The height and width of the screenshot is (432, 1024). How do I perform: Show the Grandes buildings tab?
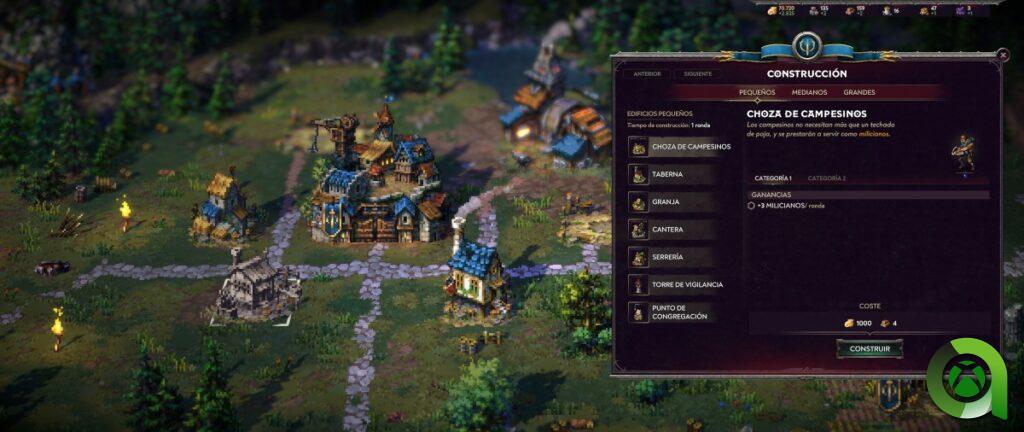(x=859, y=92)
